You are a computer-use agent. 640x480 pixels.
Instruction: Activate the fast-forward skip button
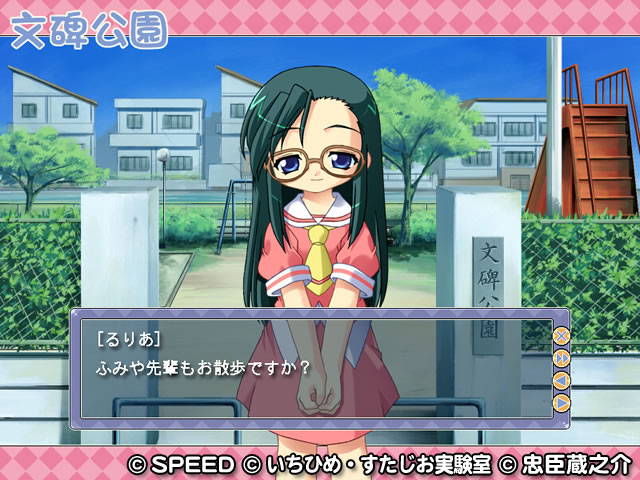[561, 358]
